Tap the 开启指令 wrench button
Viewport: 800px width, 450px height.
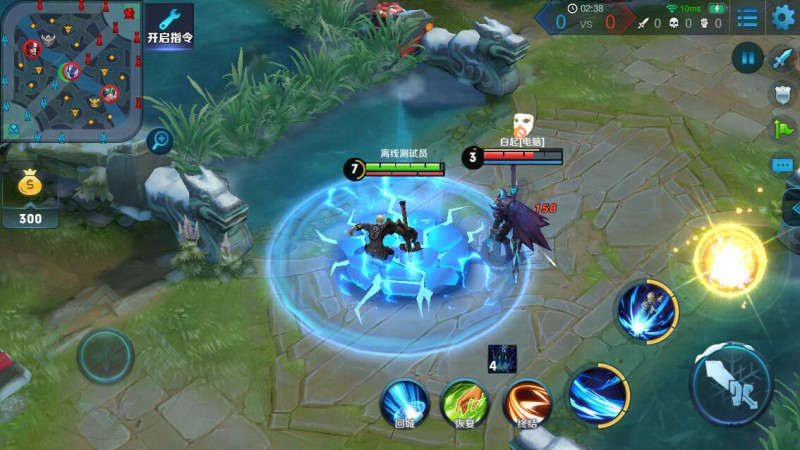tap(170, 26)
